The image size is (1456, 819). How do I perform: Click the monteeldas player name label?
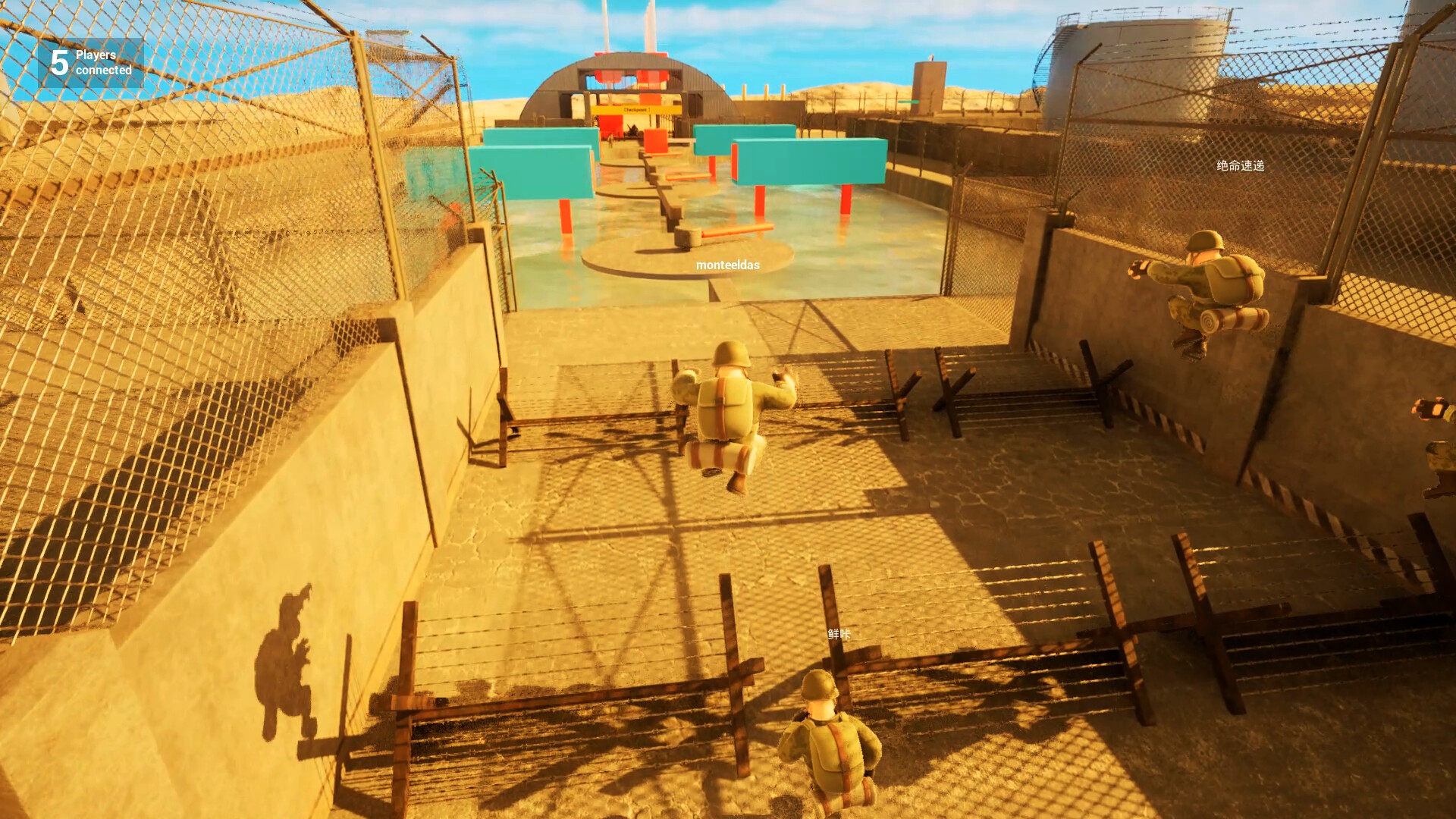(x=730, y=266)
